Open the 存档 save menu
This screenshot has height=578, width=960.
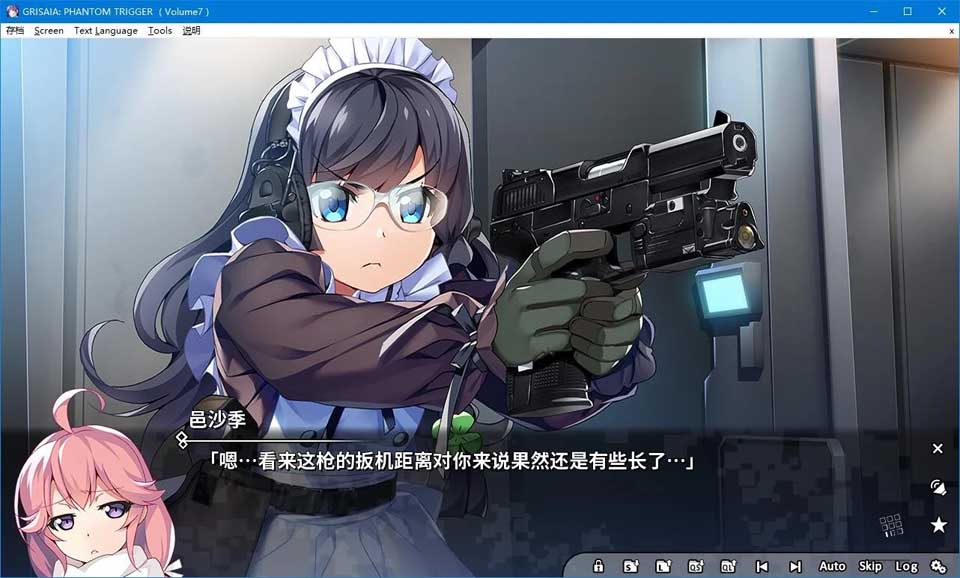(15, 31)
